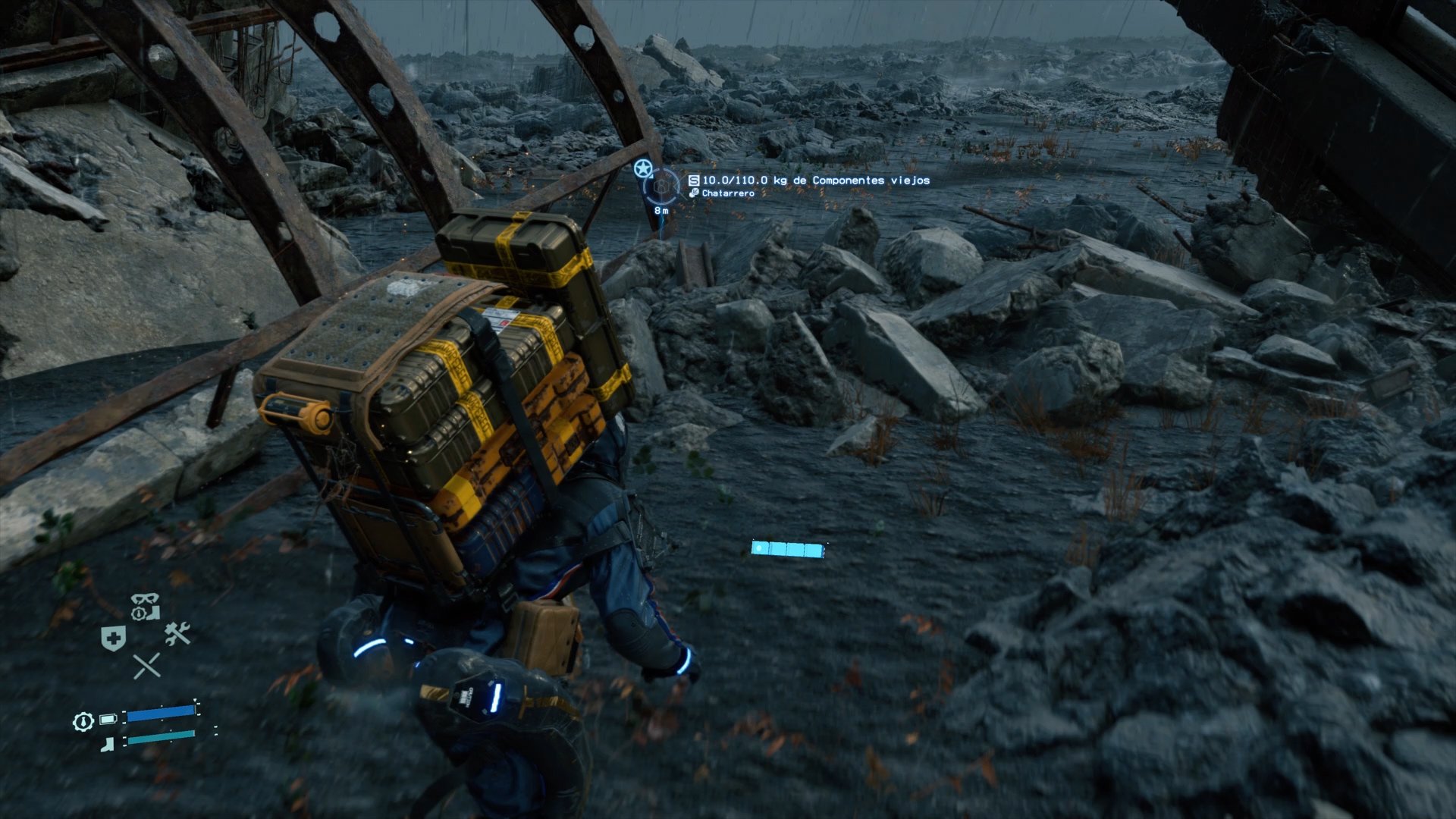The height and width of the screenshot is (819, 1456).
Task: Click the hammer and wrench tools icon
Action: point(177,633)
